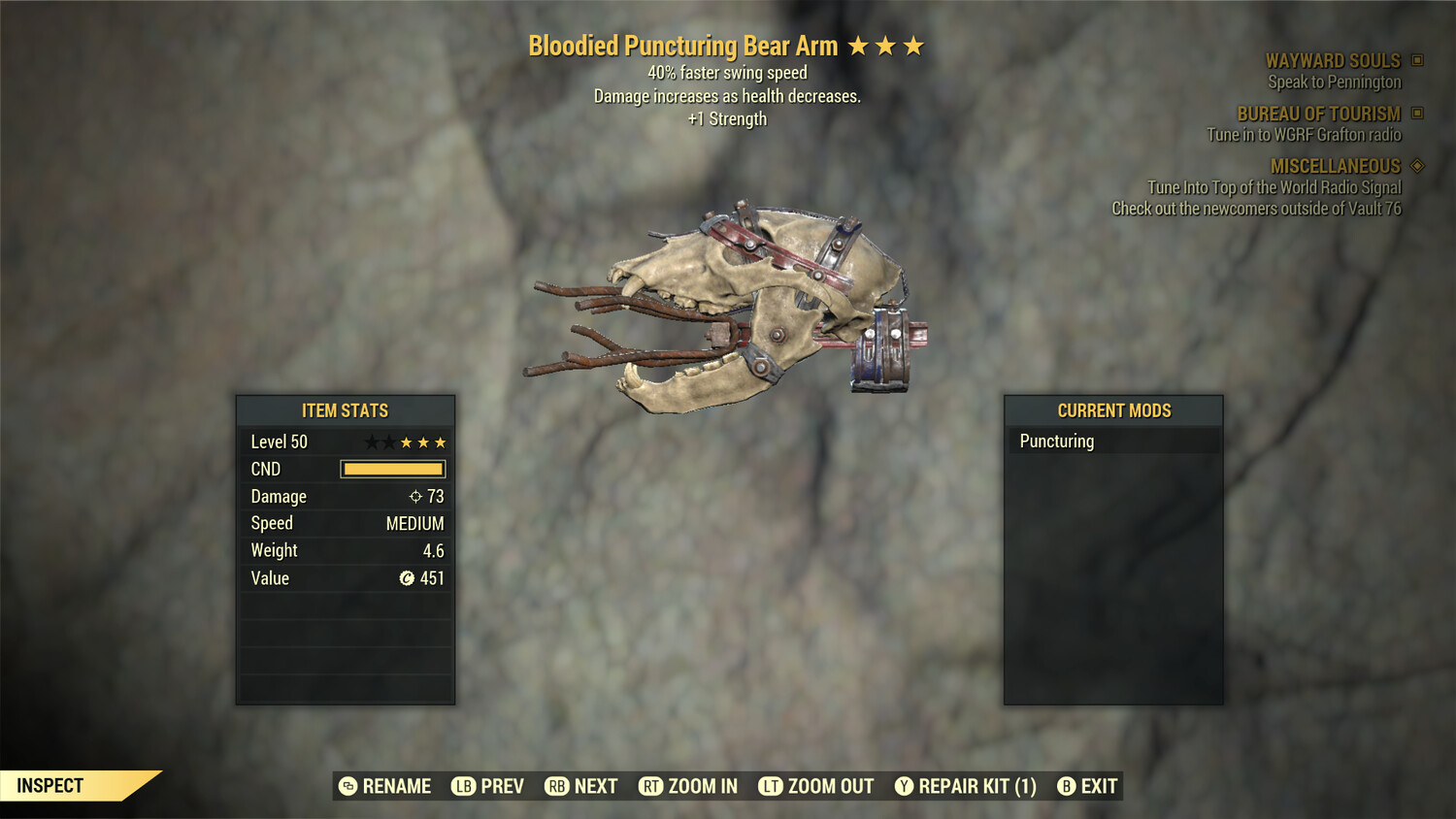Go to the Prev item
This screenshot has width=1456, height=819.
488,786
